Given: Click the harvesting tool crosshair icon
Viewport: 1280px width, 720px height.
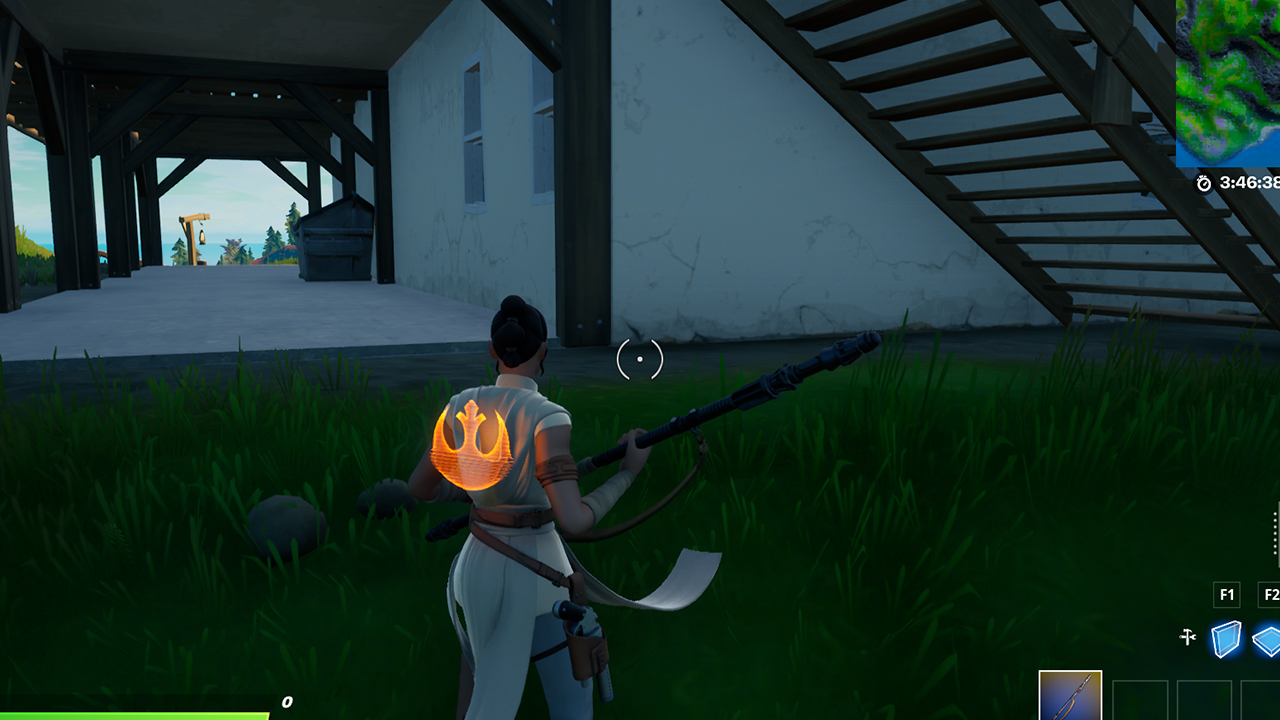Looking at the screenshot, I should coord(1189,636).
